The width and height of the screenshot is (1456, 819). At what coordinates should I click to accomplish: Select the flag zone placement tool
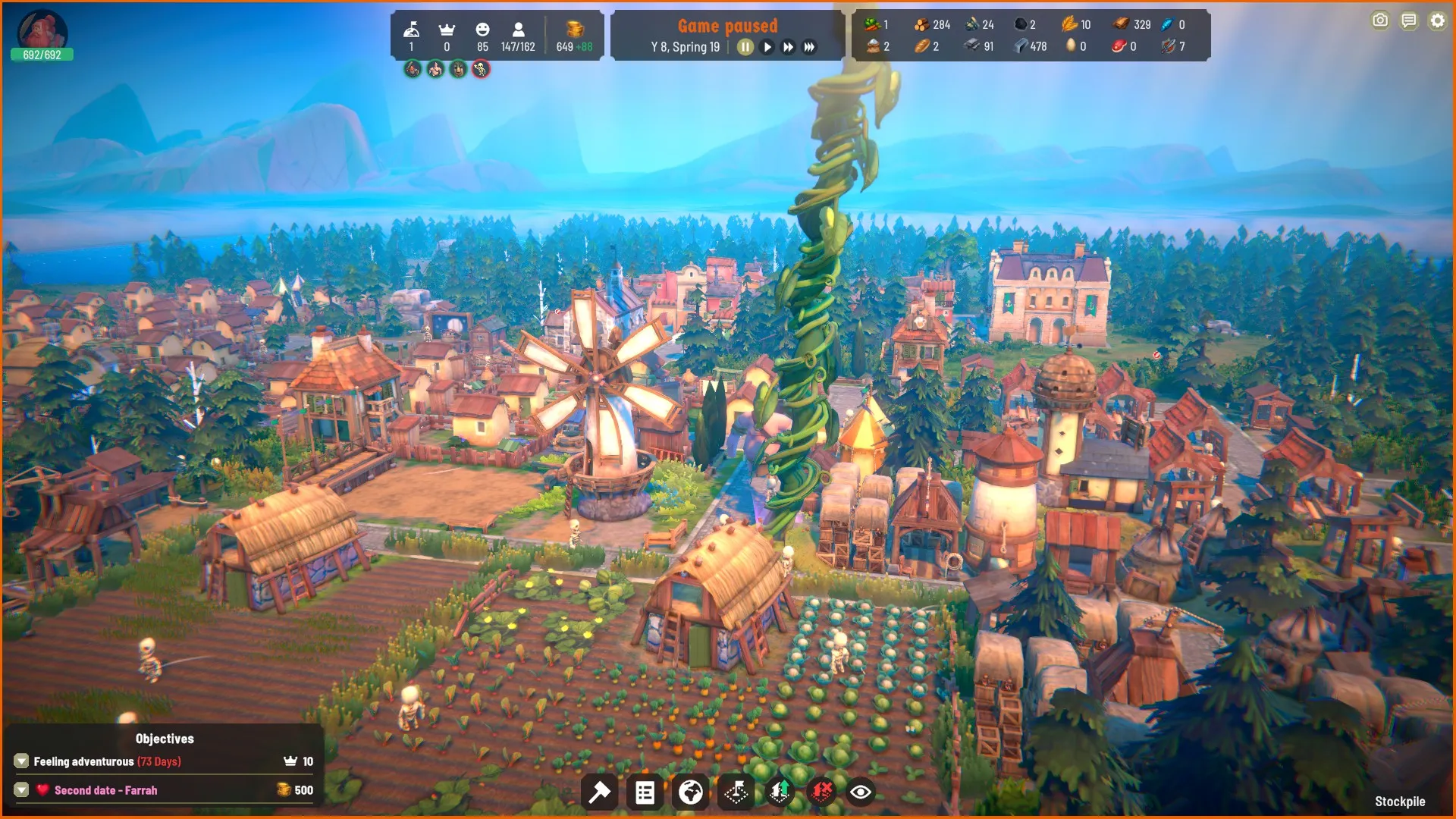pyautogui.click(x=736, y=792)
